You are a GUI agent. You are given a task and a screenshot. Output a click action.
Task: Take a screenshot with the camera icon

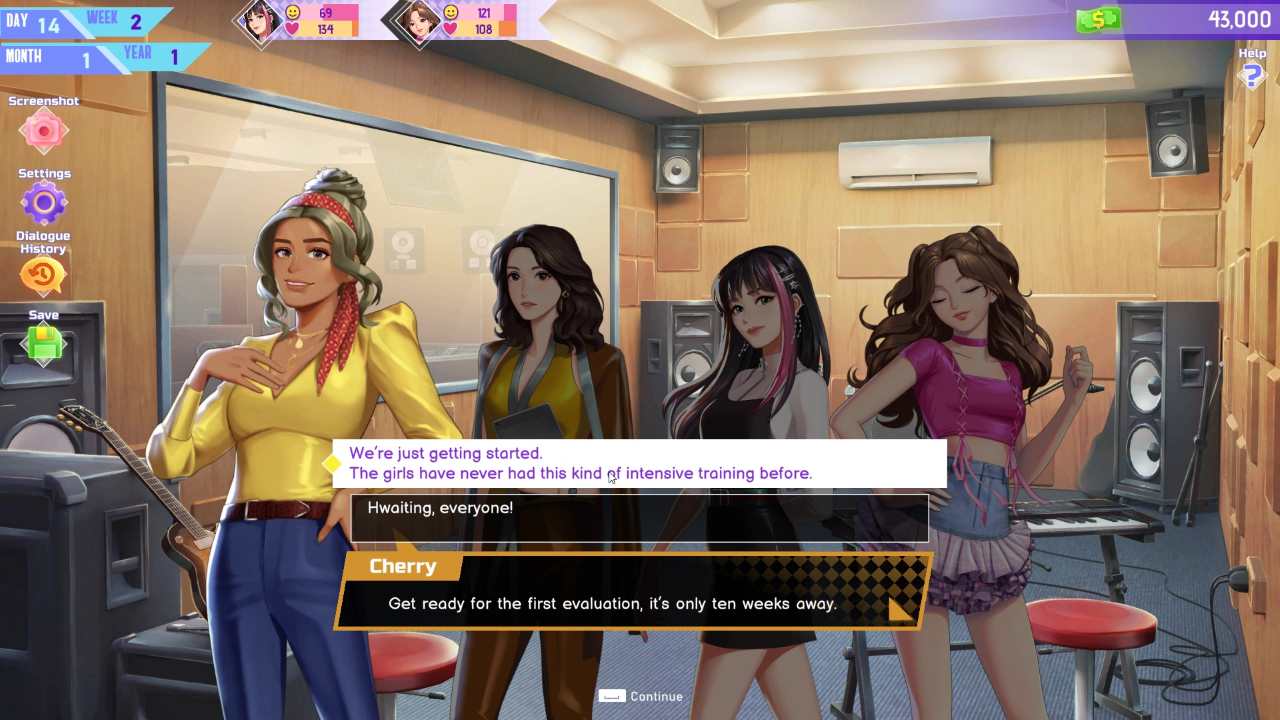[43, 131]
